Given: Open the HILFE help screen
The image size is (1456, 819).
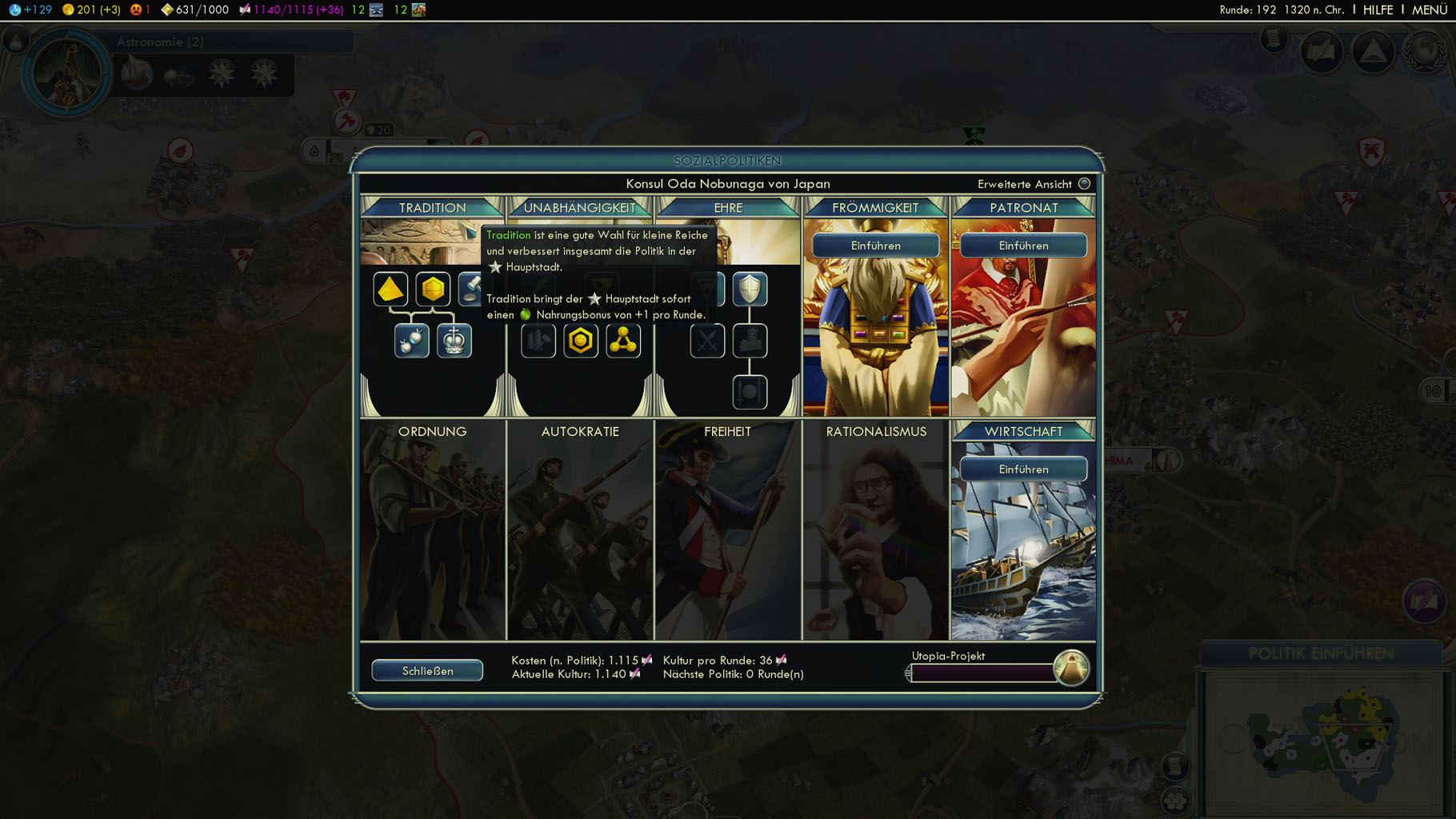Looking at the screenshot, I should [1378, 10].
